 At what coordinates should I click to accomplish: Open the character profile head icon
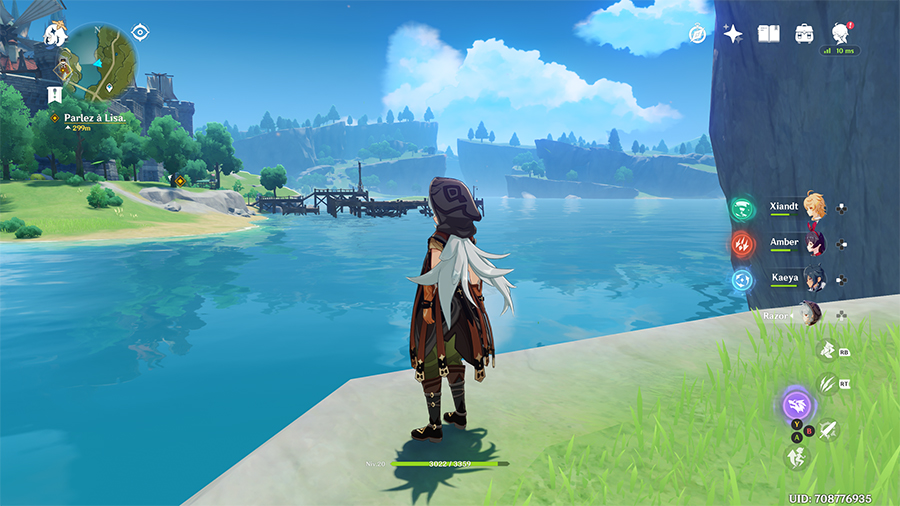[x=839, y=34]
